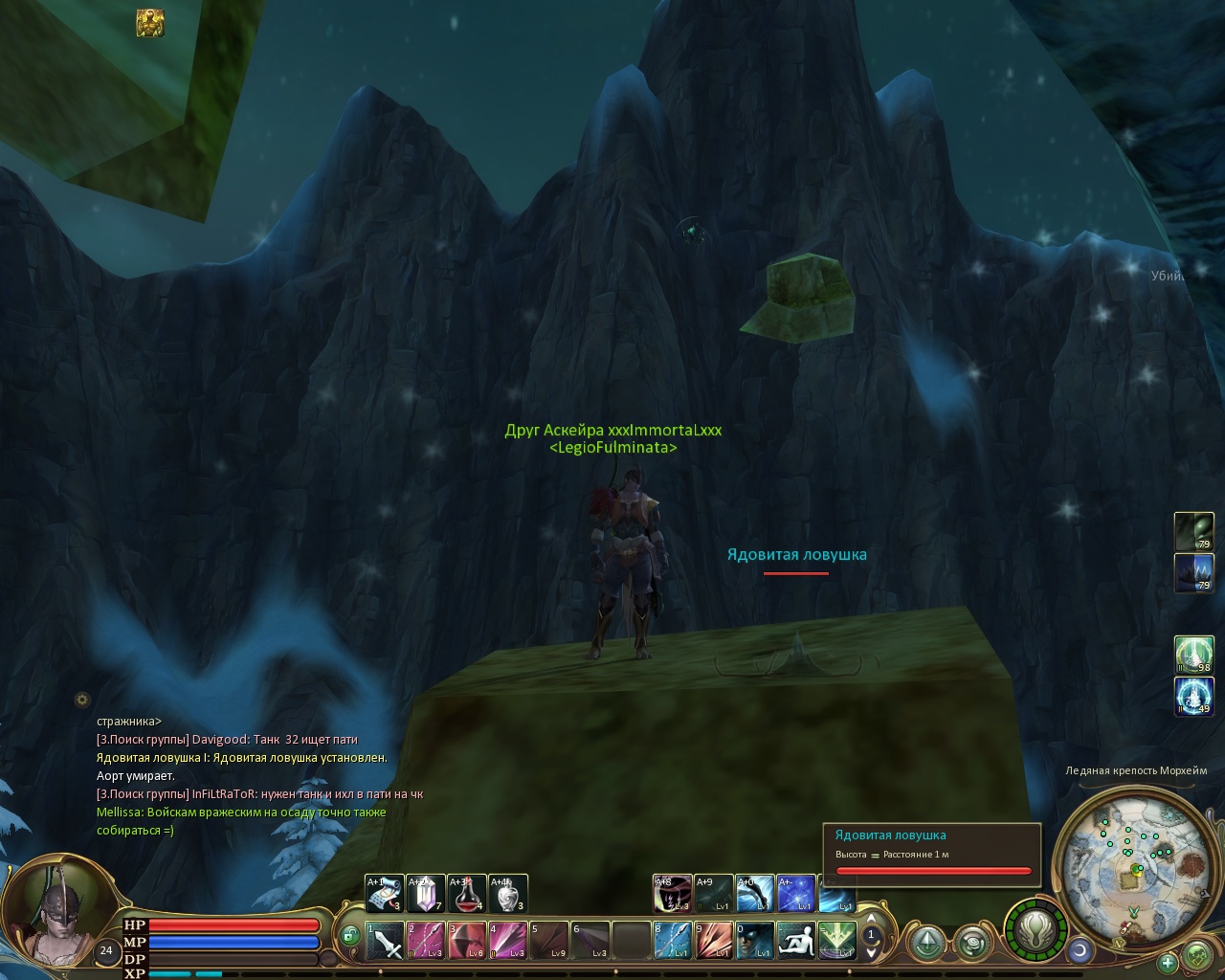Open the chat settings gear
The height and width of the screenshot is (980, 1225).
pyautogui.click(x=82, y=700)
